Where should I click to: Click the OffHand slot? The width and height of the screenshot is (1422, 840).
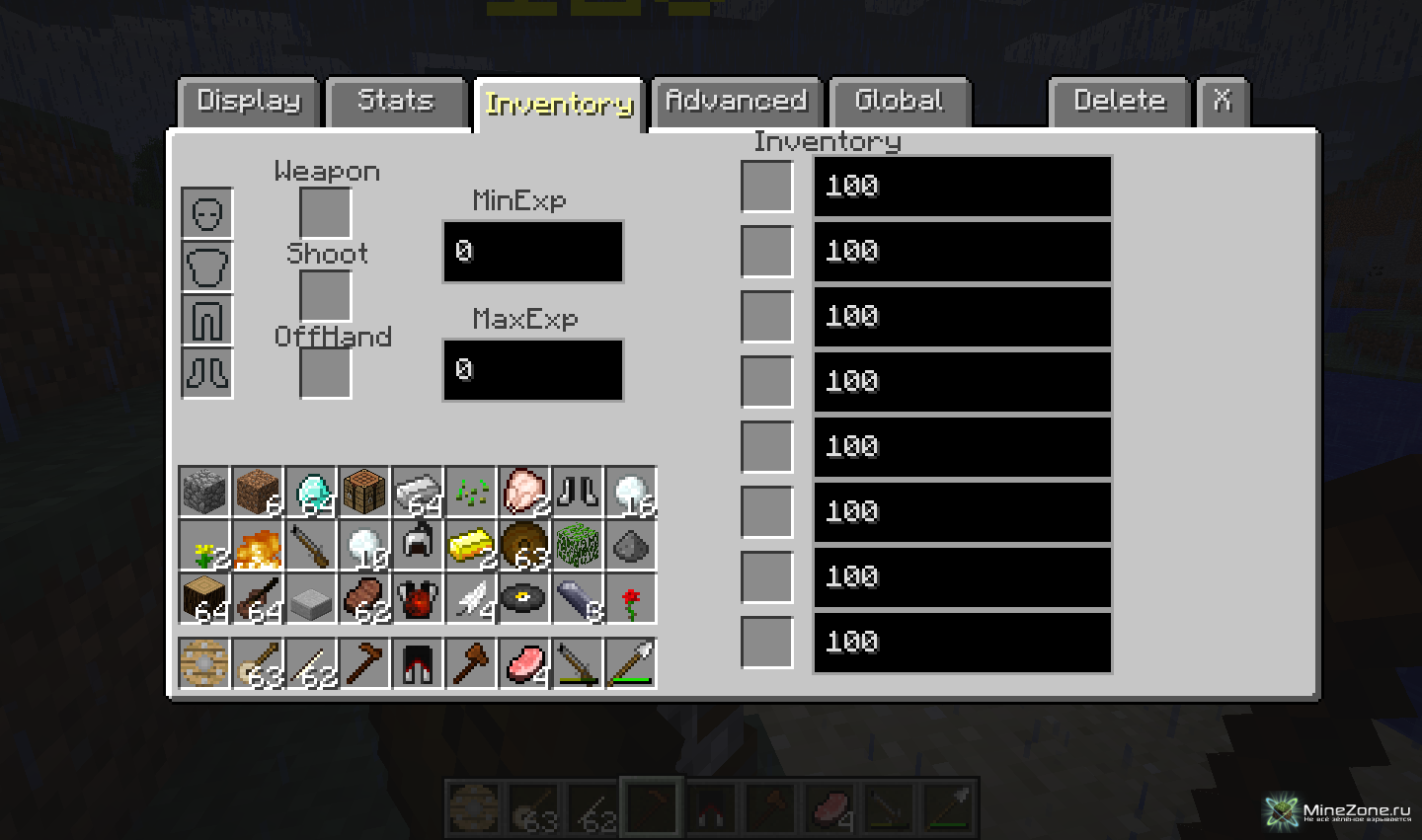point(325,373)
